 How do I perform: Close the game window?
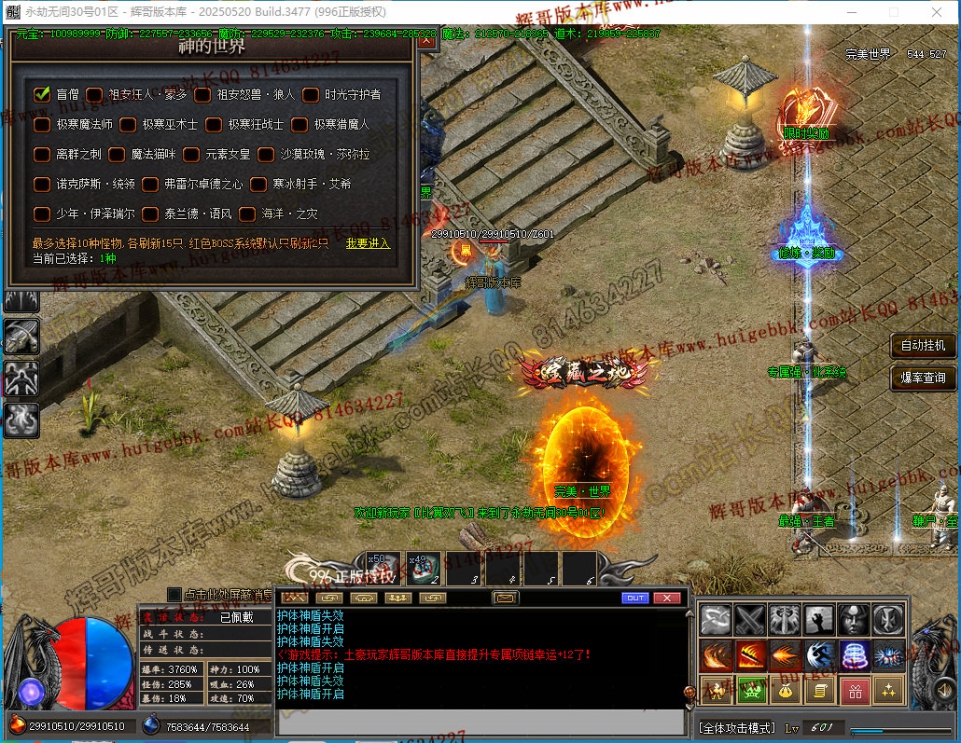click(936, 11)
